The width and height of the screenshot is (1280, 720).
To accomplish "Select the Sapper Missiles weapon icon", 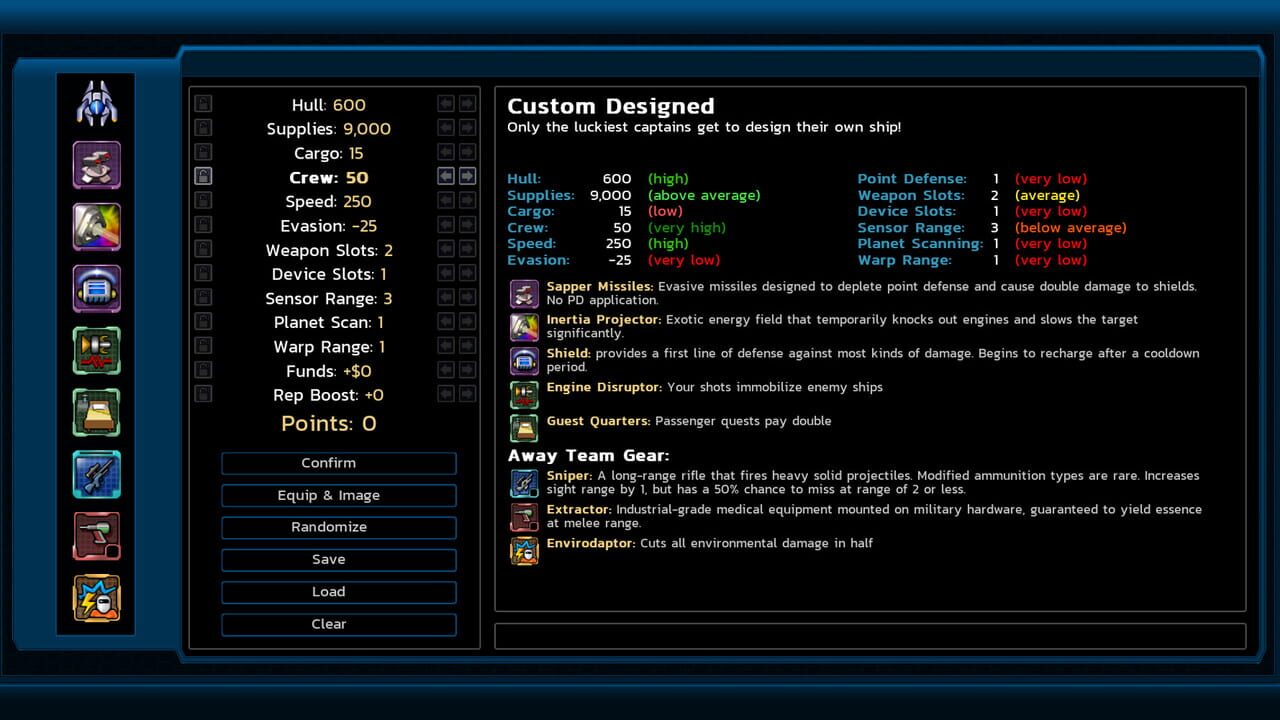I will point(524,292).
